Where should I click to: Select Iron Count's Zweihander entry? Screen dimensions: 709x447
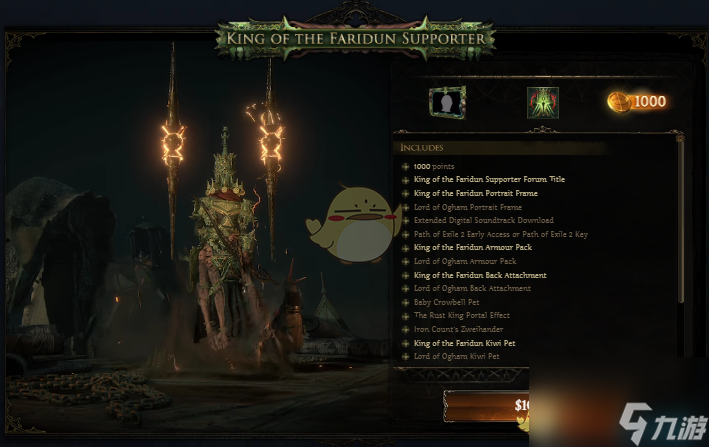click(x=456, y=329)
